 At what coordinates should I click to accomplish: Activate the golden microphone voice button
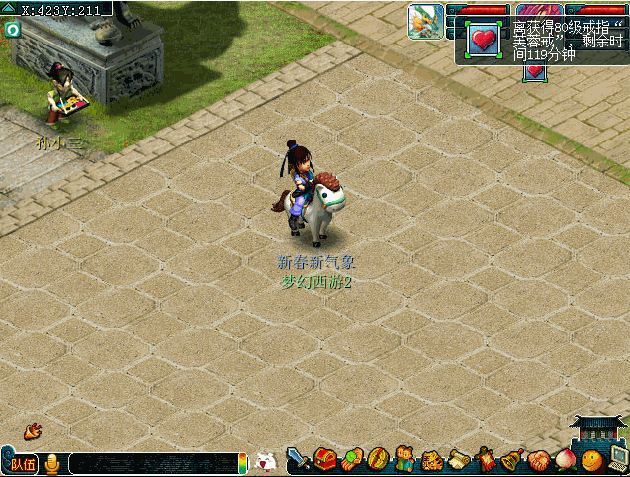(52, 464)
